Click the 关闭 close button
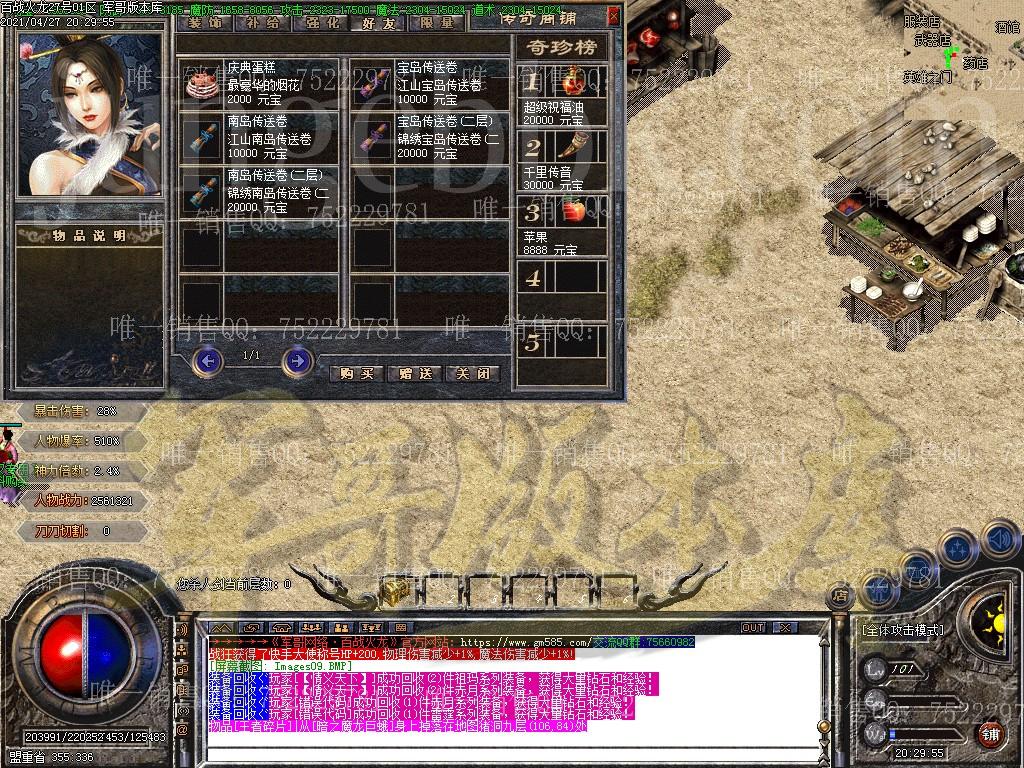Image resolution: width=1024 pixels, height=768 pixels. point(473,373)
